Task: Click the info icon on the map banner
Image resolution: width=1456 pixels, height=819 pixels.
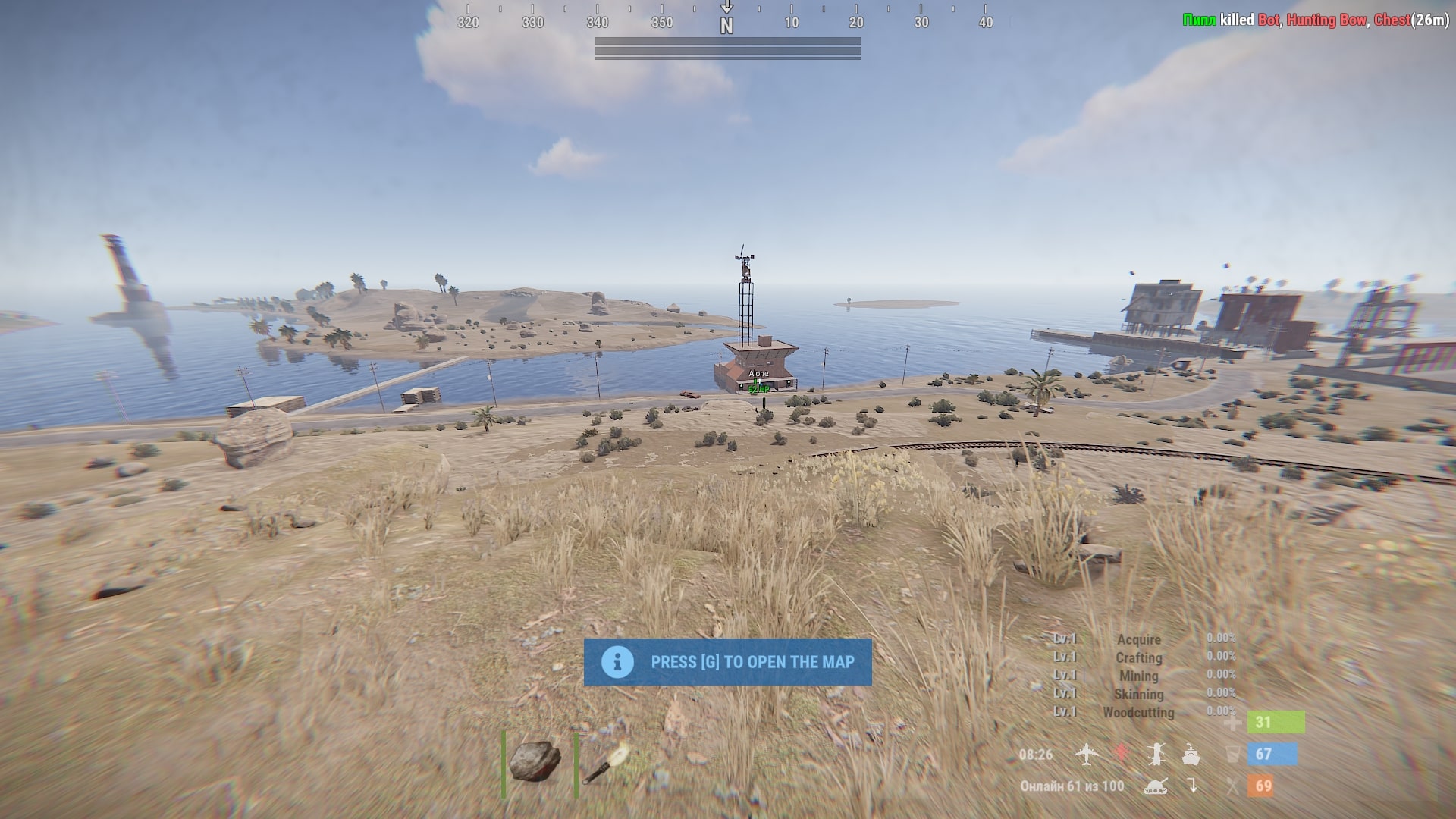Action: click(x=617, y=661)
